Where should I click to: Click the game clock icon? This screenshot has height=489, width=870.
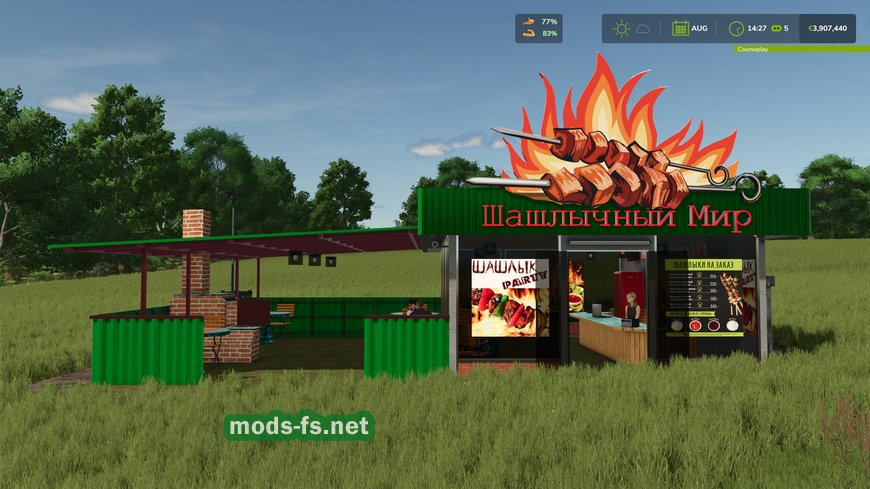coord(737,28)
